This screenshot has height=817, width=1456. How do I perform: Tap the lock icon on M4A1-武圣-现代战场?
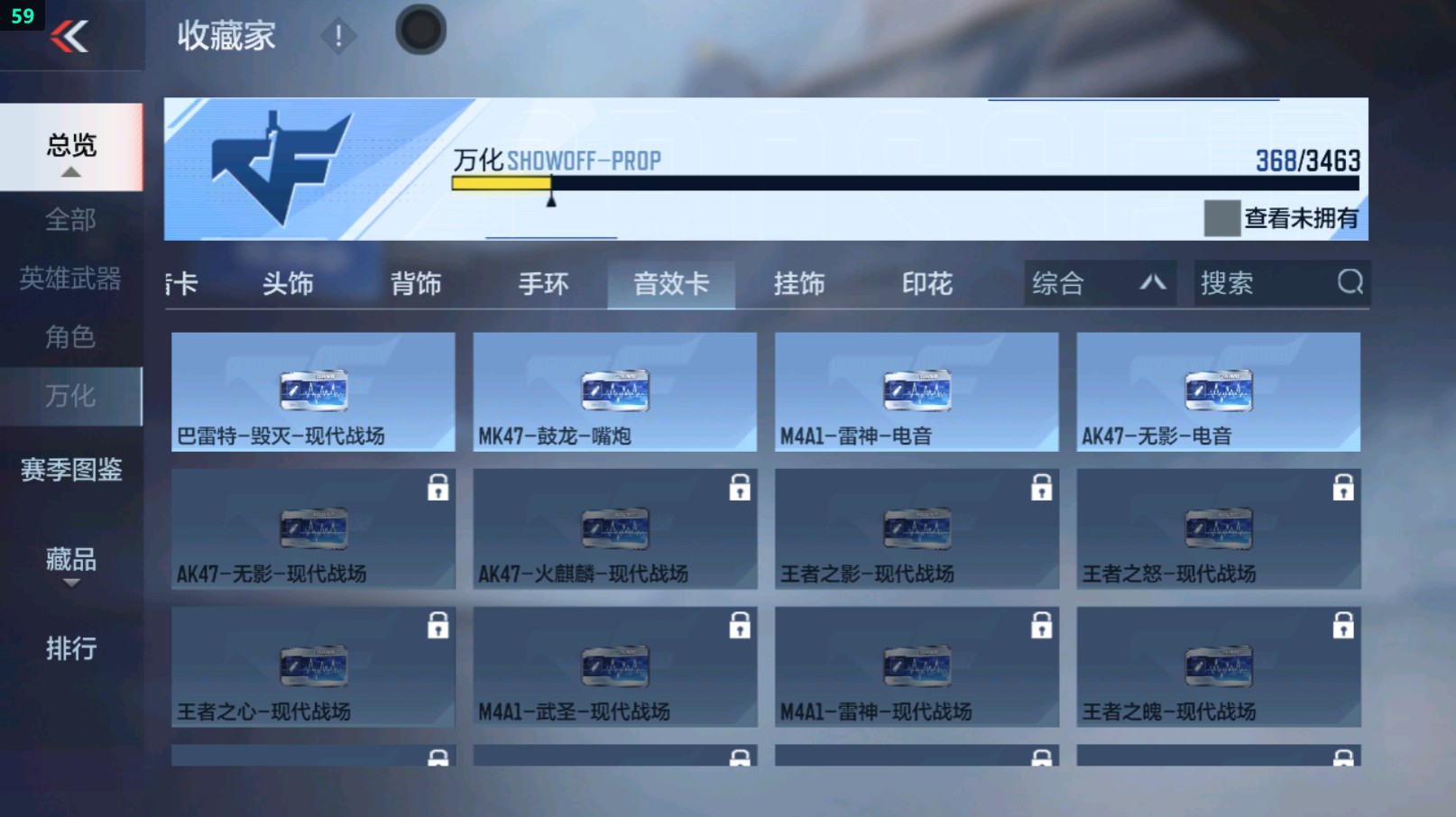pos(742,625)
